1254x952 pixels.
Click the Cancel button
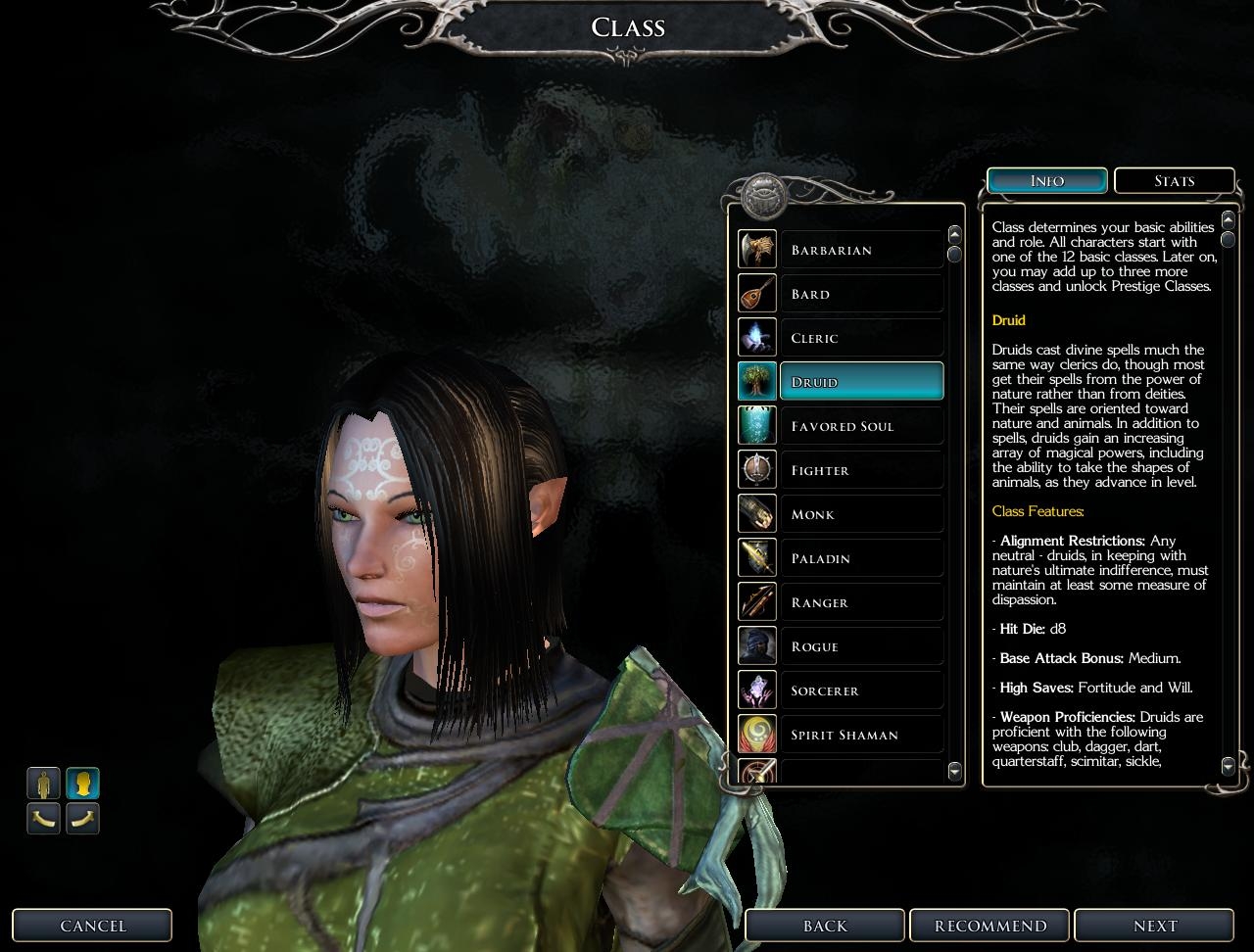pyautogui.click(x=93, y=926)
